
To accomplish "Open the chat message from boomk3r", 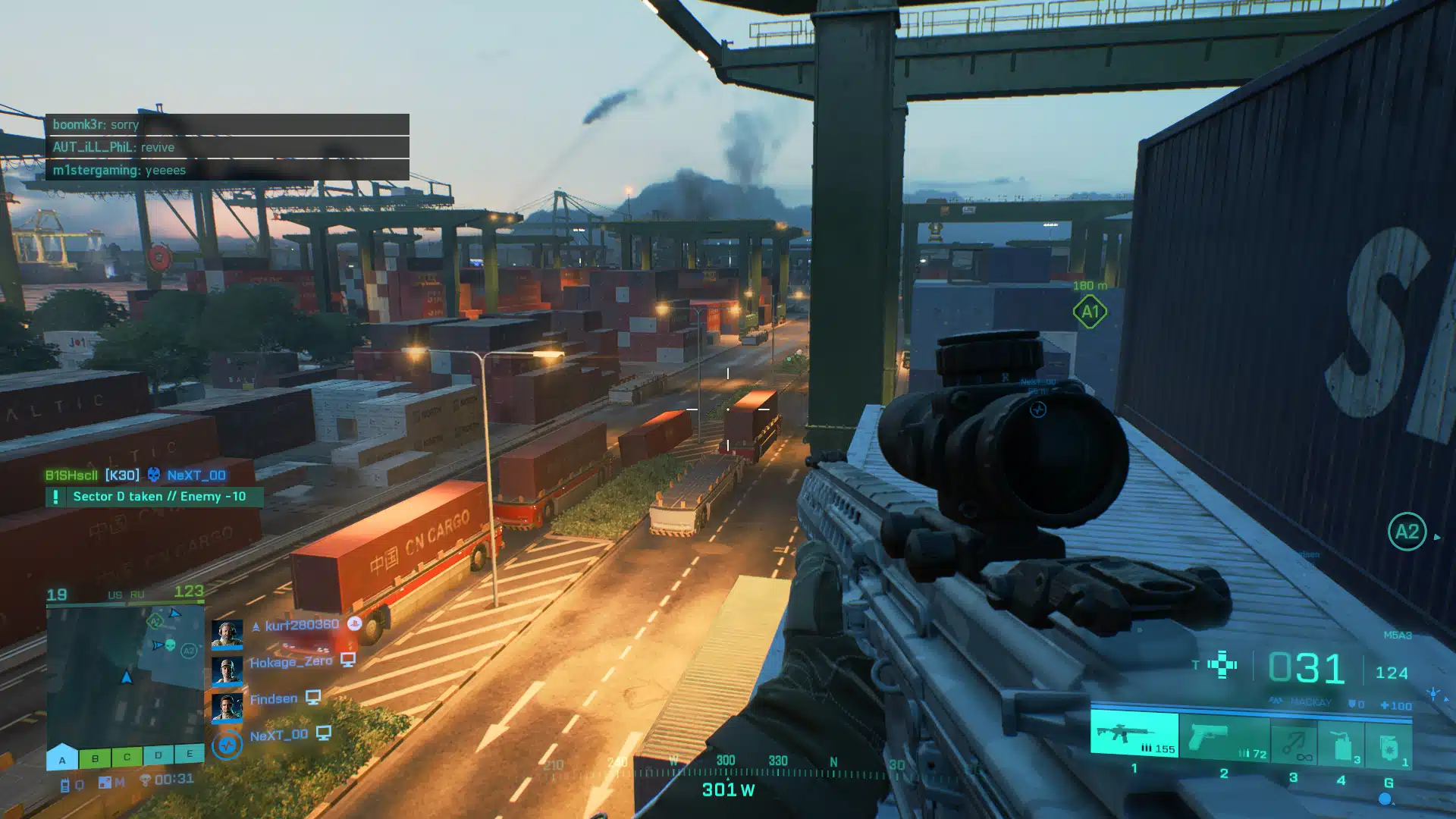I will [x=227, y=124].
